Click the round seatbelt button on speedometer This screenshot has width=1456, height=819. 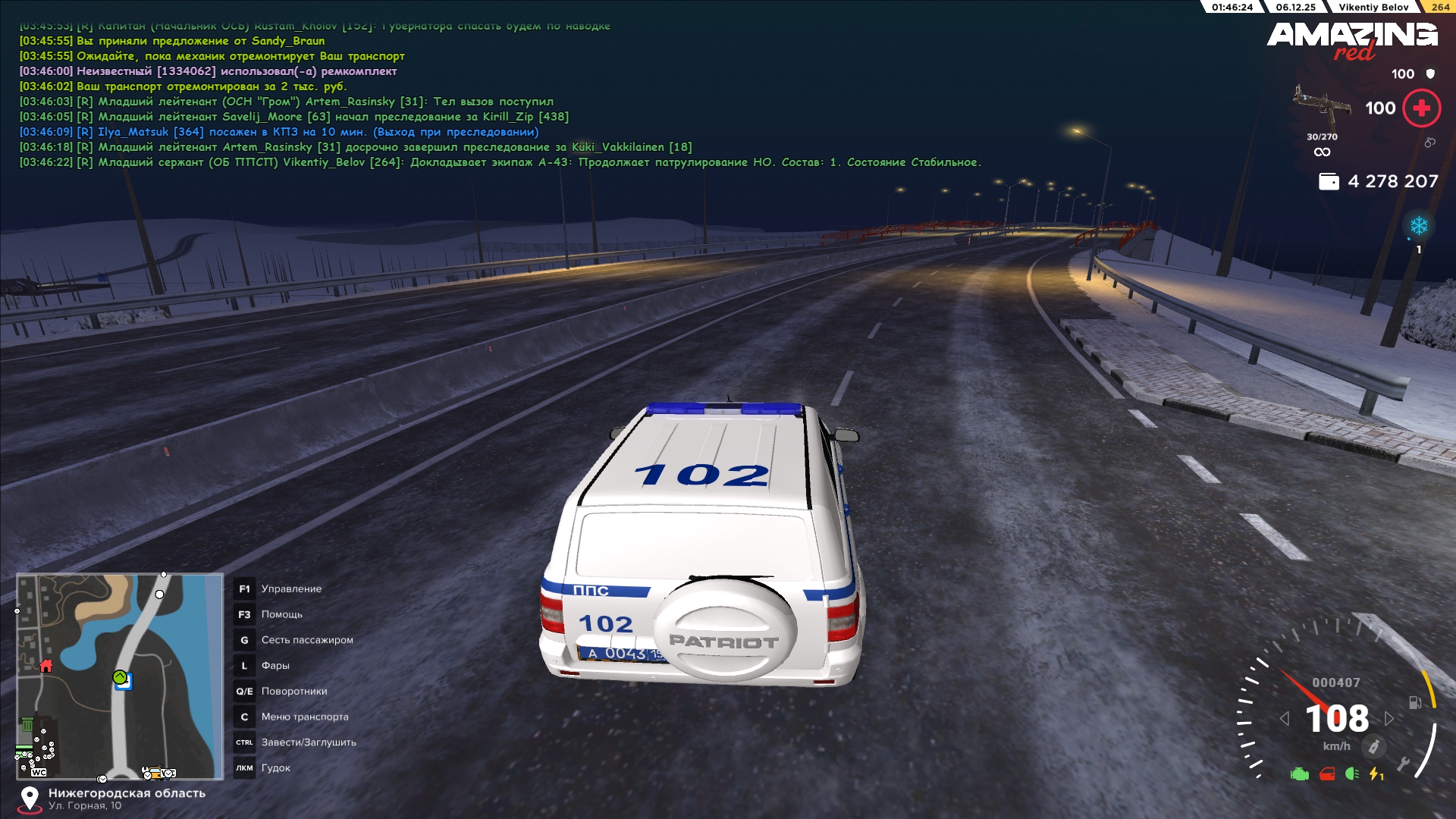coord(1373,747)
